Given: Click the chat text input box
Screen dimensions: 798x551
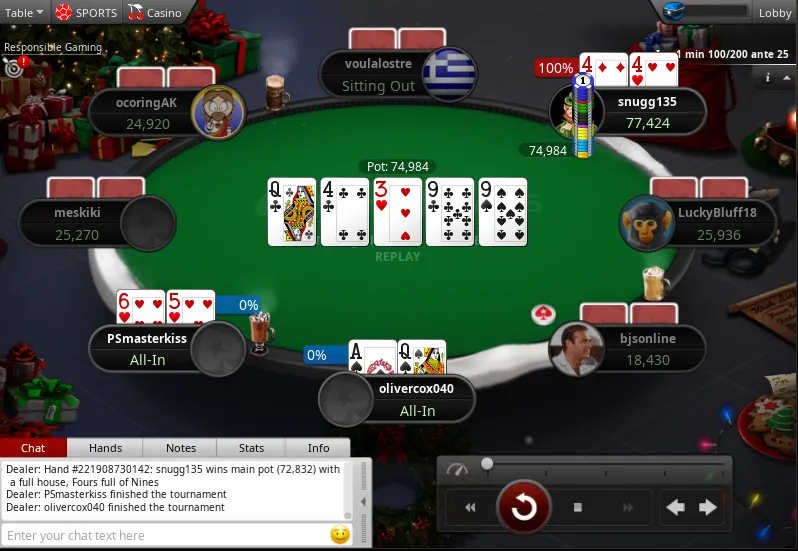Looking at the screenshot, I should 165,536.
